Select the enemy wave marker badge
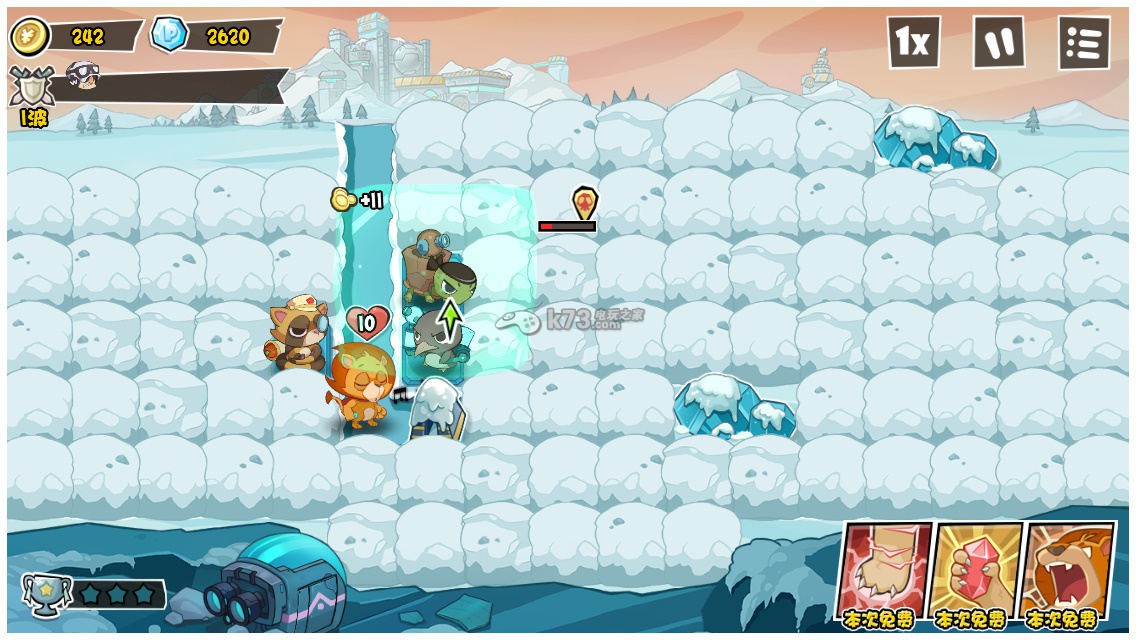 pos(584,202)
